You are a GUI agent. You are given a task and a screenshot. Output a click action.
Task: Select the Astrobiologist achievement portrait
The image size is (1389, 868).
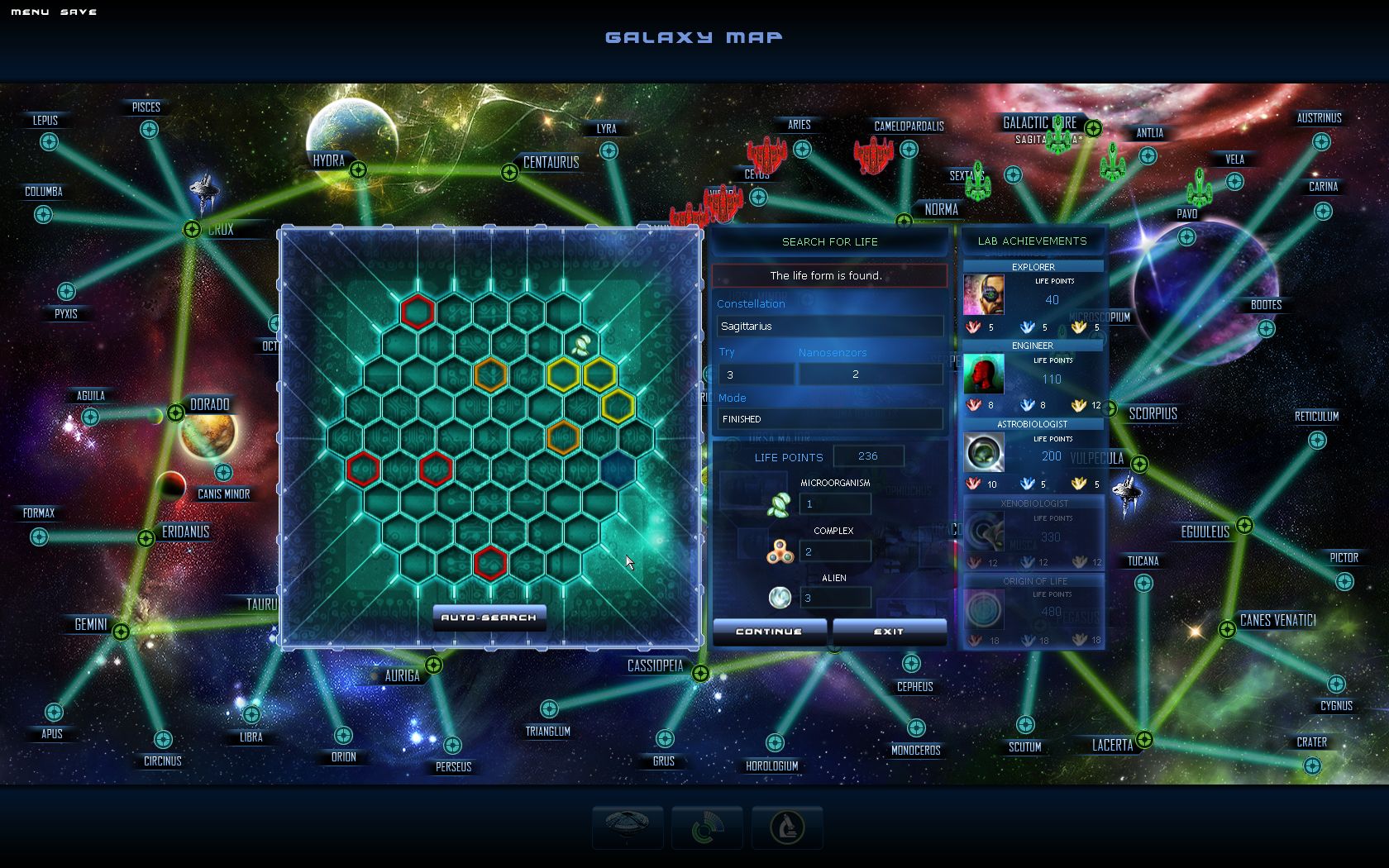click(983, 452)
